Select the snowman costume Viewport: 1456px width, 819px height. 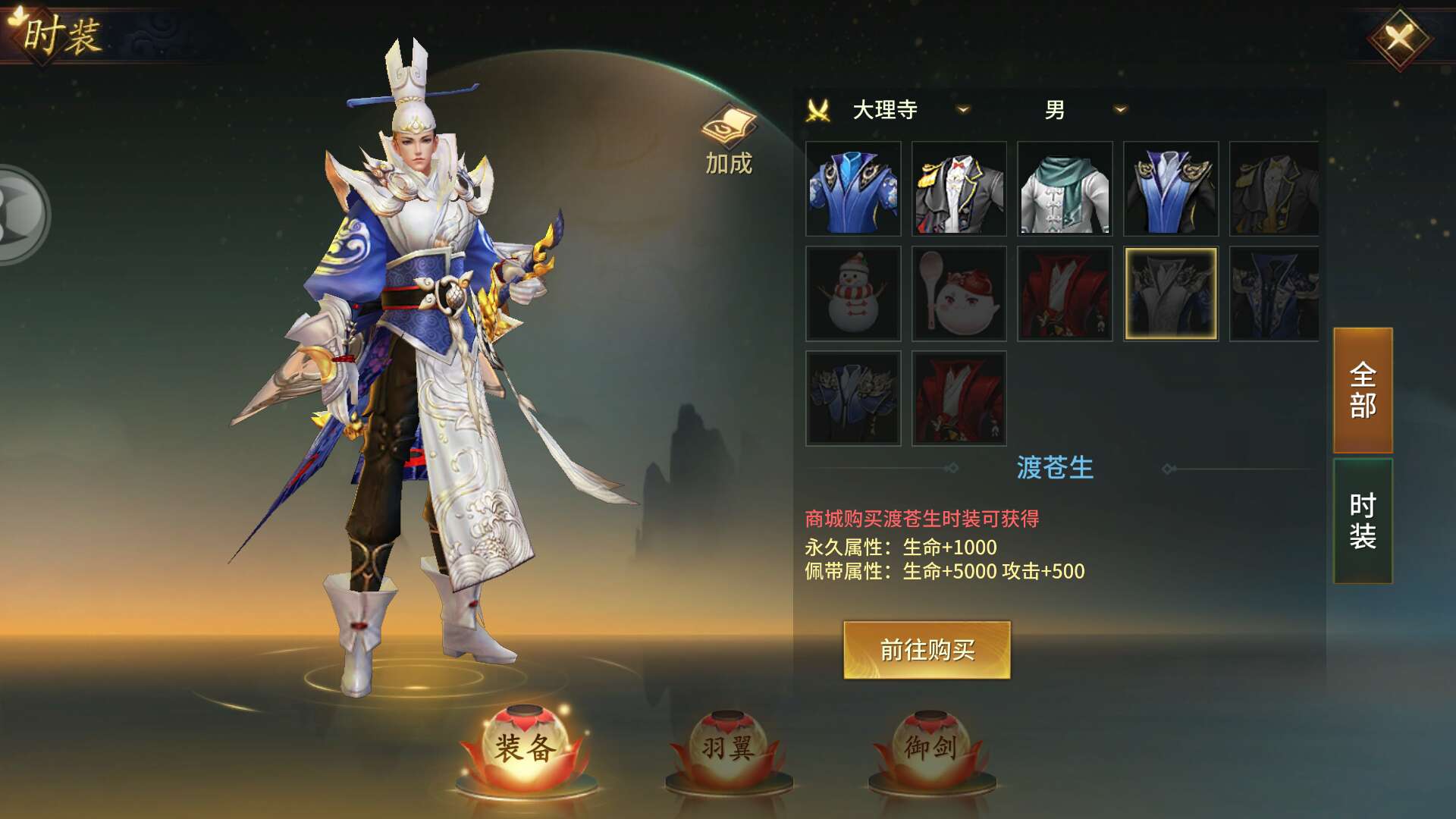coord(853,293)
